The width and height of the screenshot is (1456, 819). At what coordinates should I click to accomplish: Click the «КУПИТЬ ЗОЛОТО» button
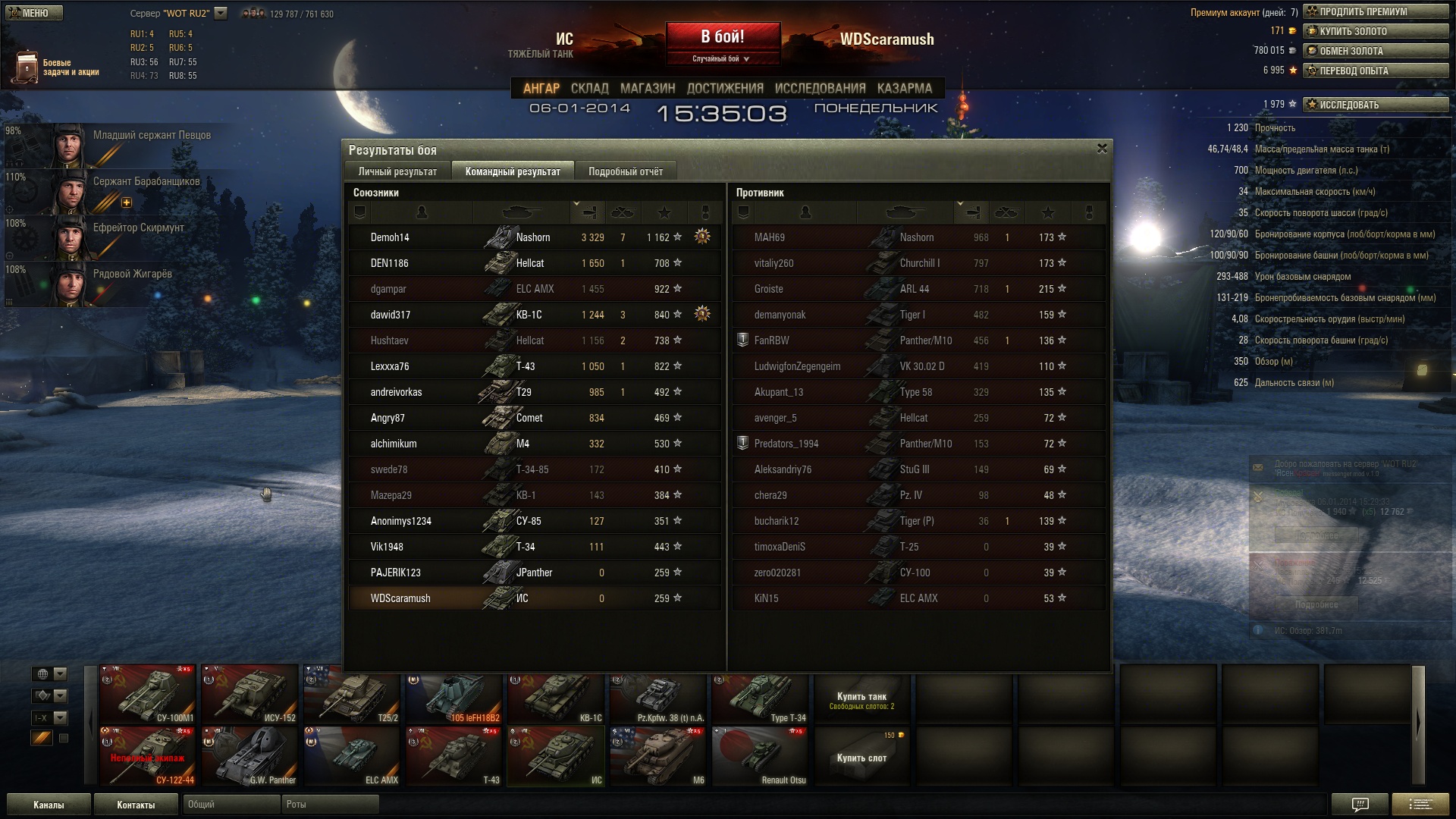(1375, 31)
